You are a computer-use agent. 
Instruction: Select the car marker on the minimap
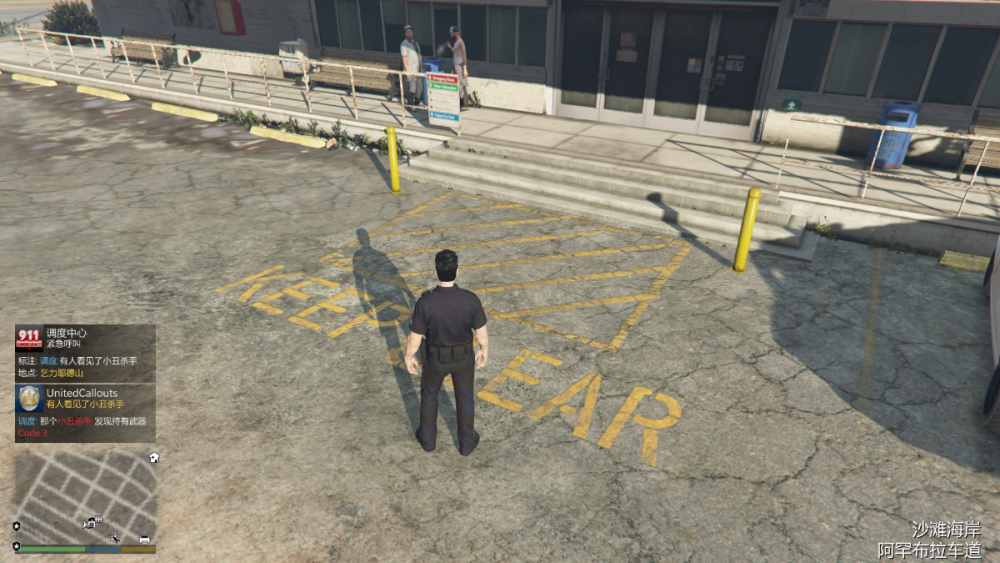(145, 539)
